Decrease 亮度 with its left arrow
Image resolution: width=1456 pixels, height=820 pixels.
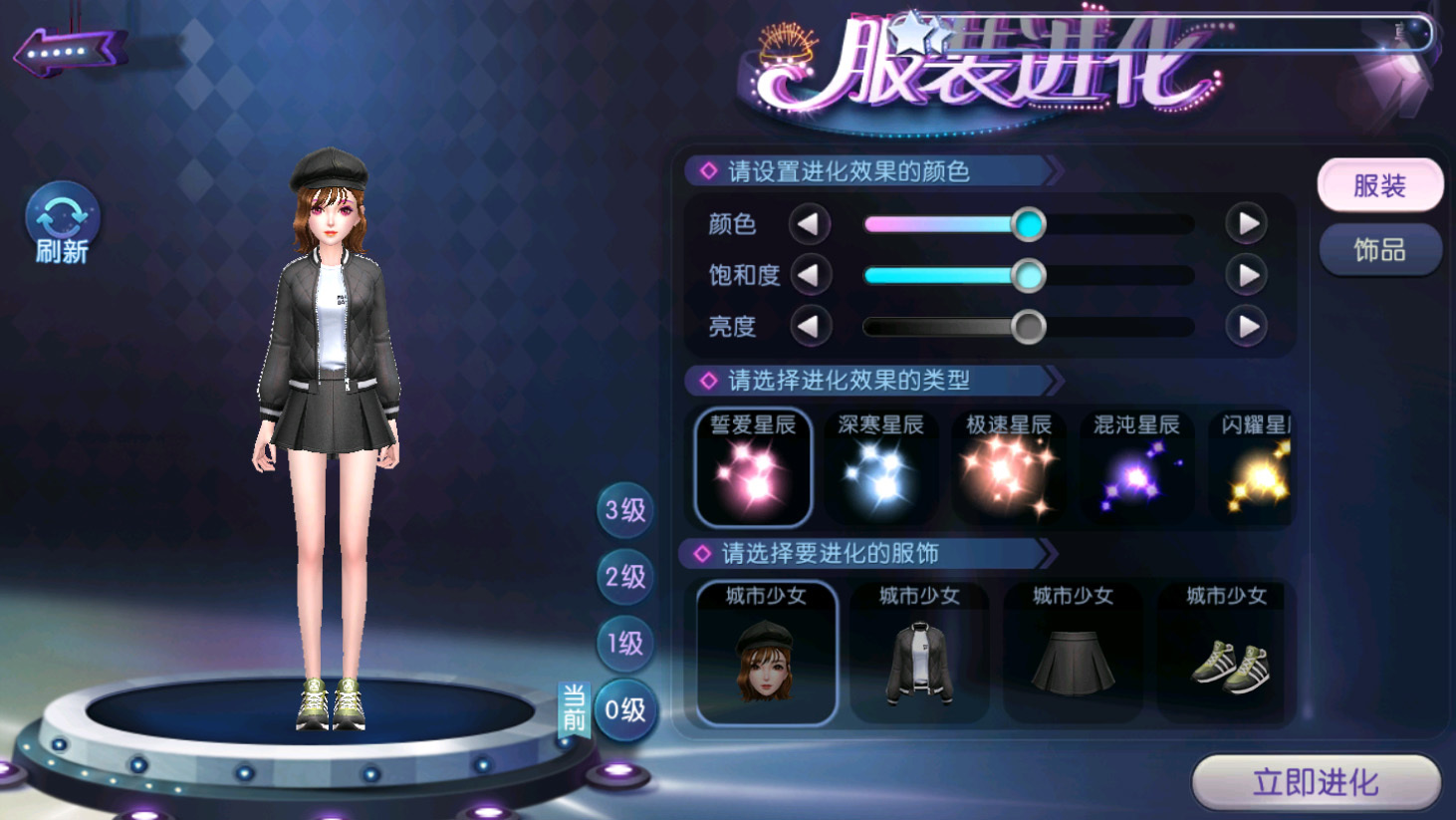click(810, 326)
